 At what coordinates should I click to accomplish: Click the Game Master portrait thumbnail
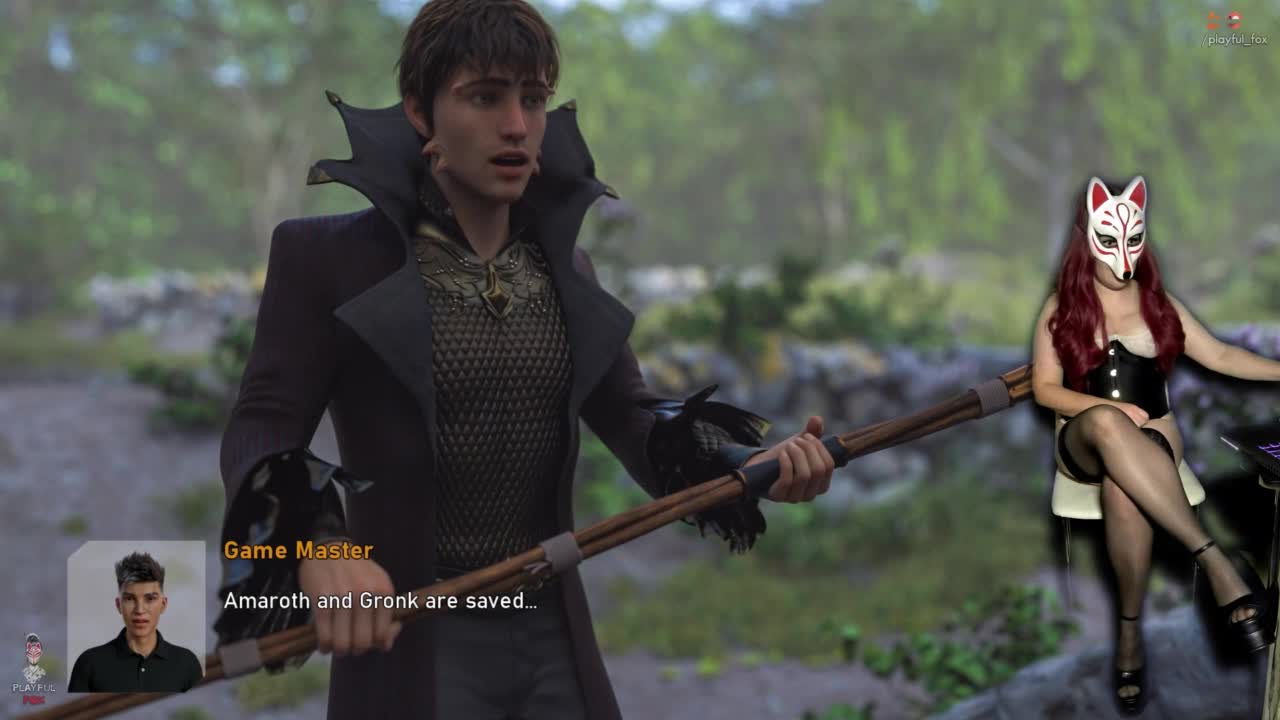click(136, 616)
